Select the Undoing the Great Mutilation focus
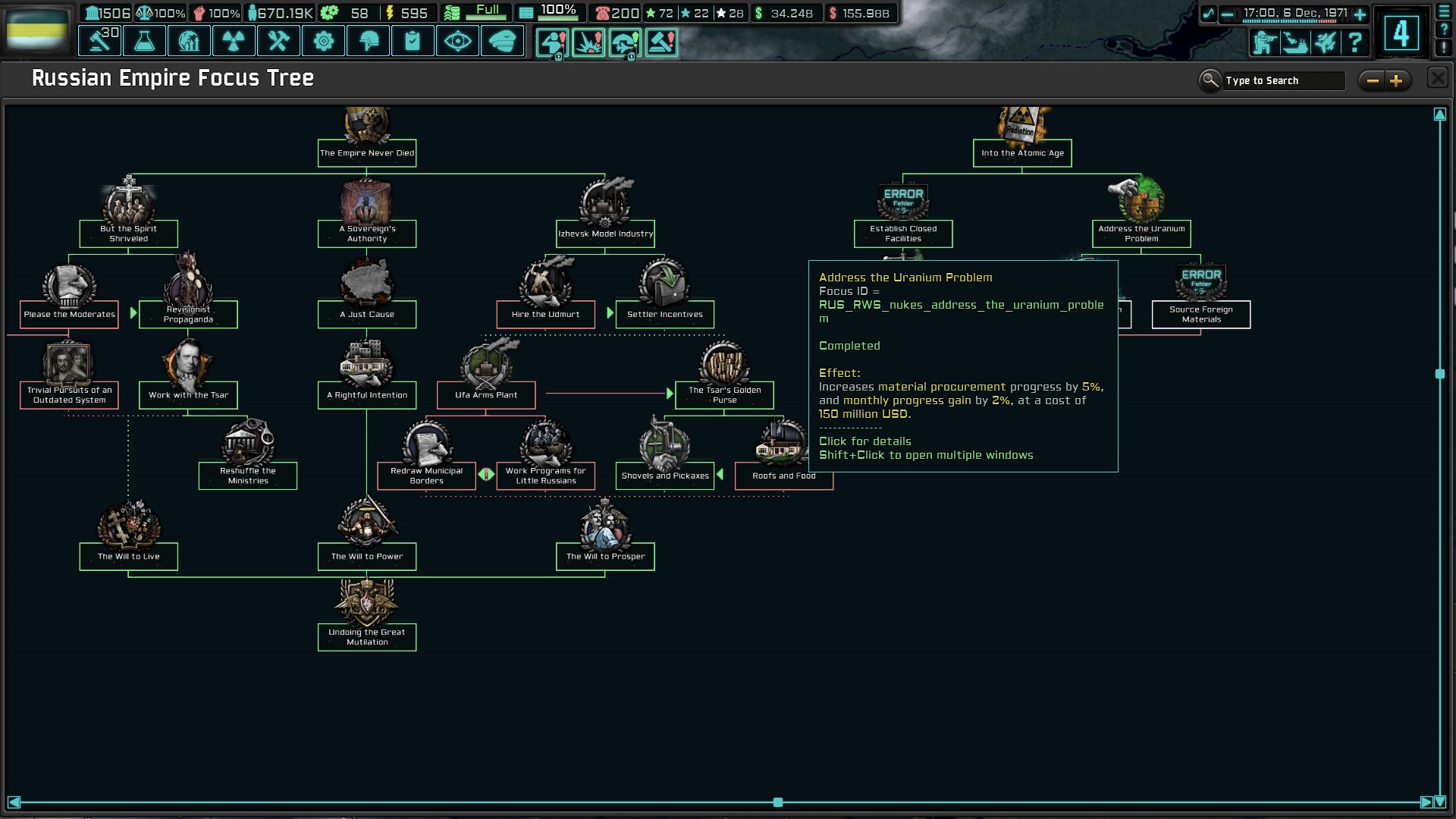Image resolution: width=1456 pixels, height=819 pixels. click(367, 637)
